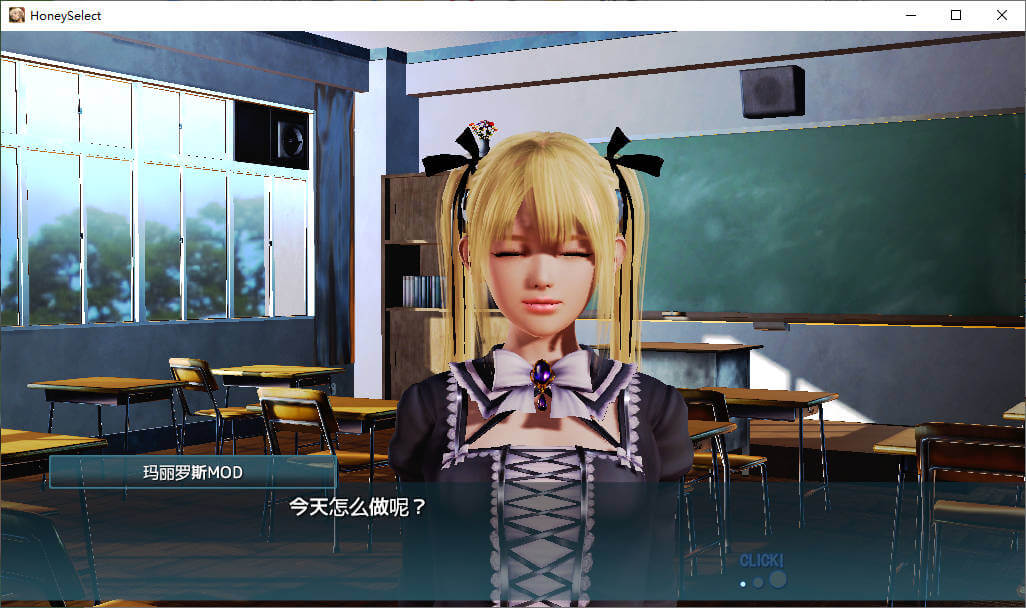The width and height of the screenshot is (1026, 608).
Task: Minimize the HoneySelect window
Action: (910, 15)
